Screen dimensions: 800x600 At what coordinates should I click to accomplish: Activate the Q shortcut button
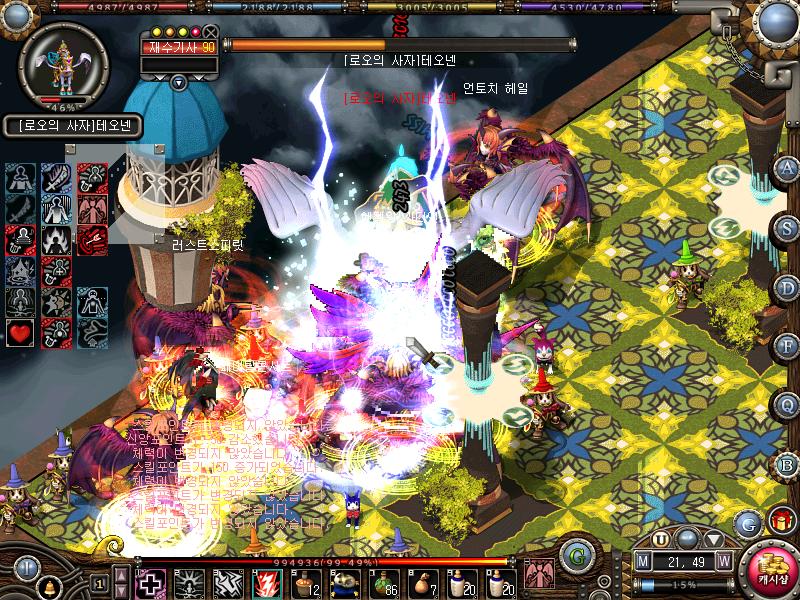point(787,405)
